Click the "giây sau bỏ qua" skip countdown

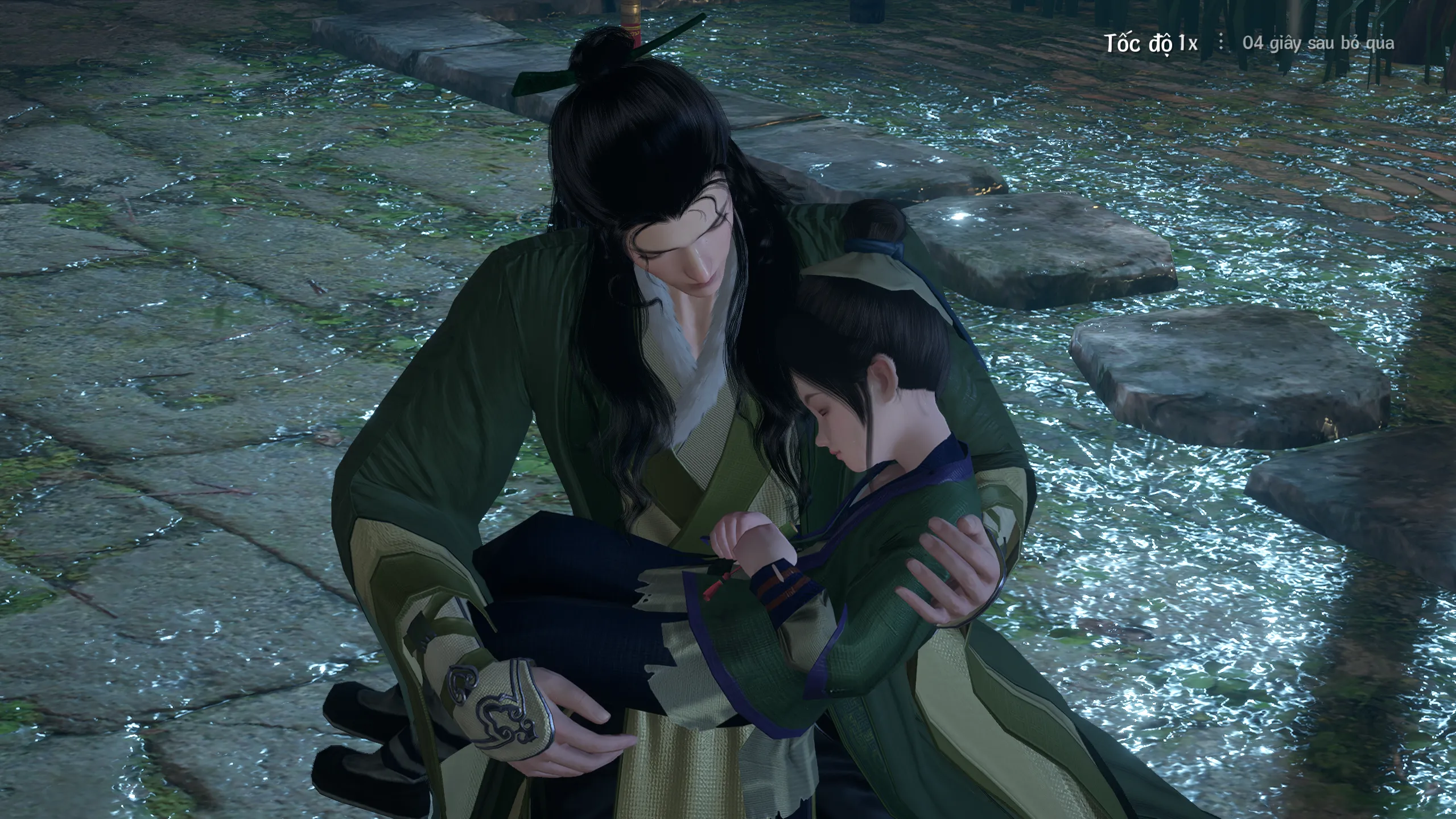pos(1318,43)
